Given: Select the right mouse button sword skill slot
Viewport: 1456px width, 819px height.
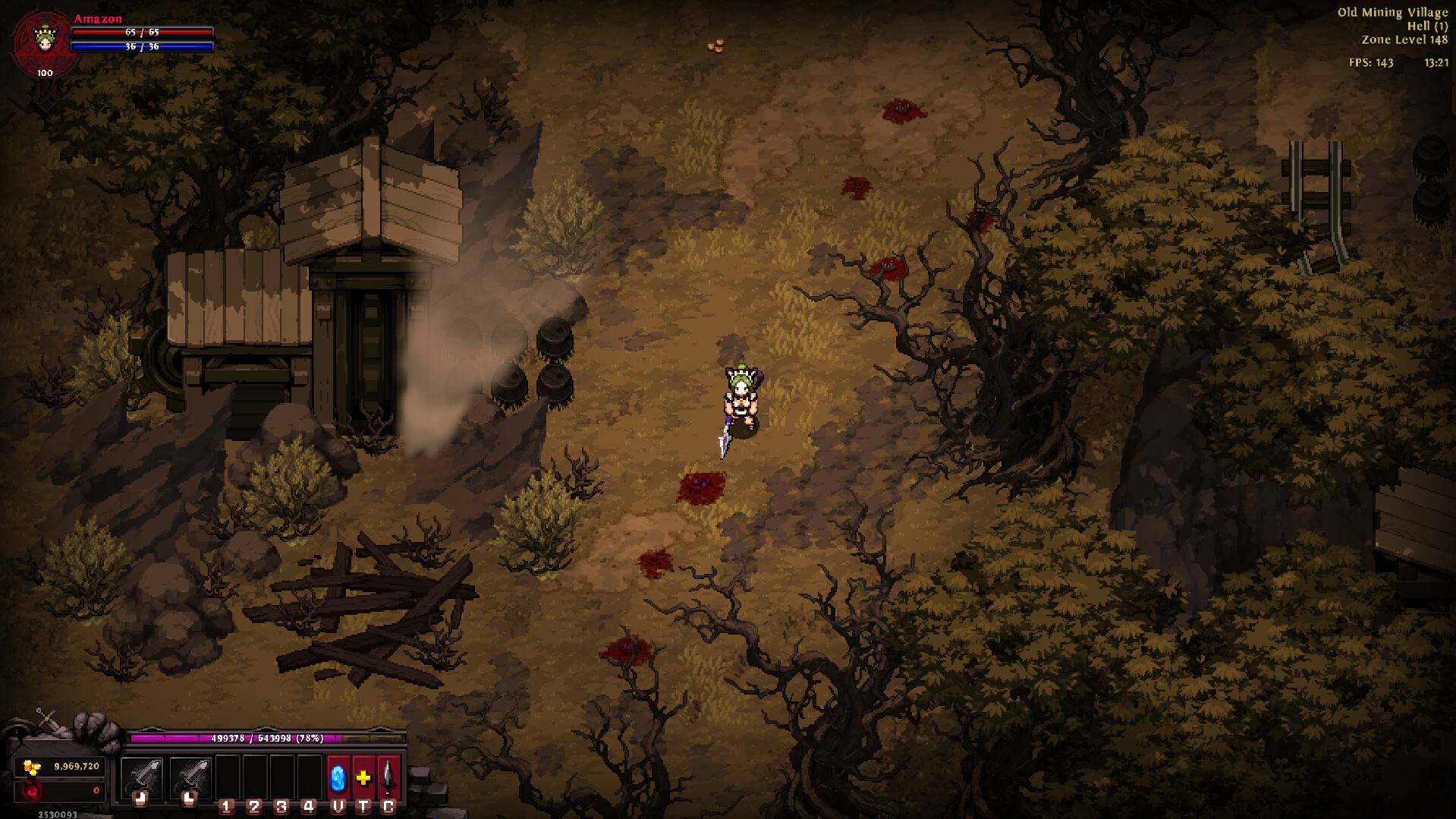Looking at the screenshot, I should [190, 777].
